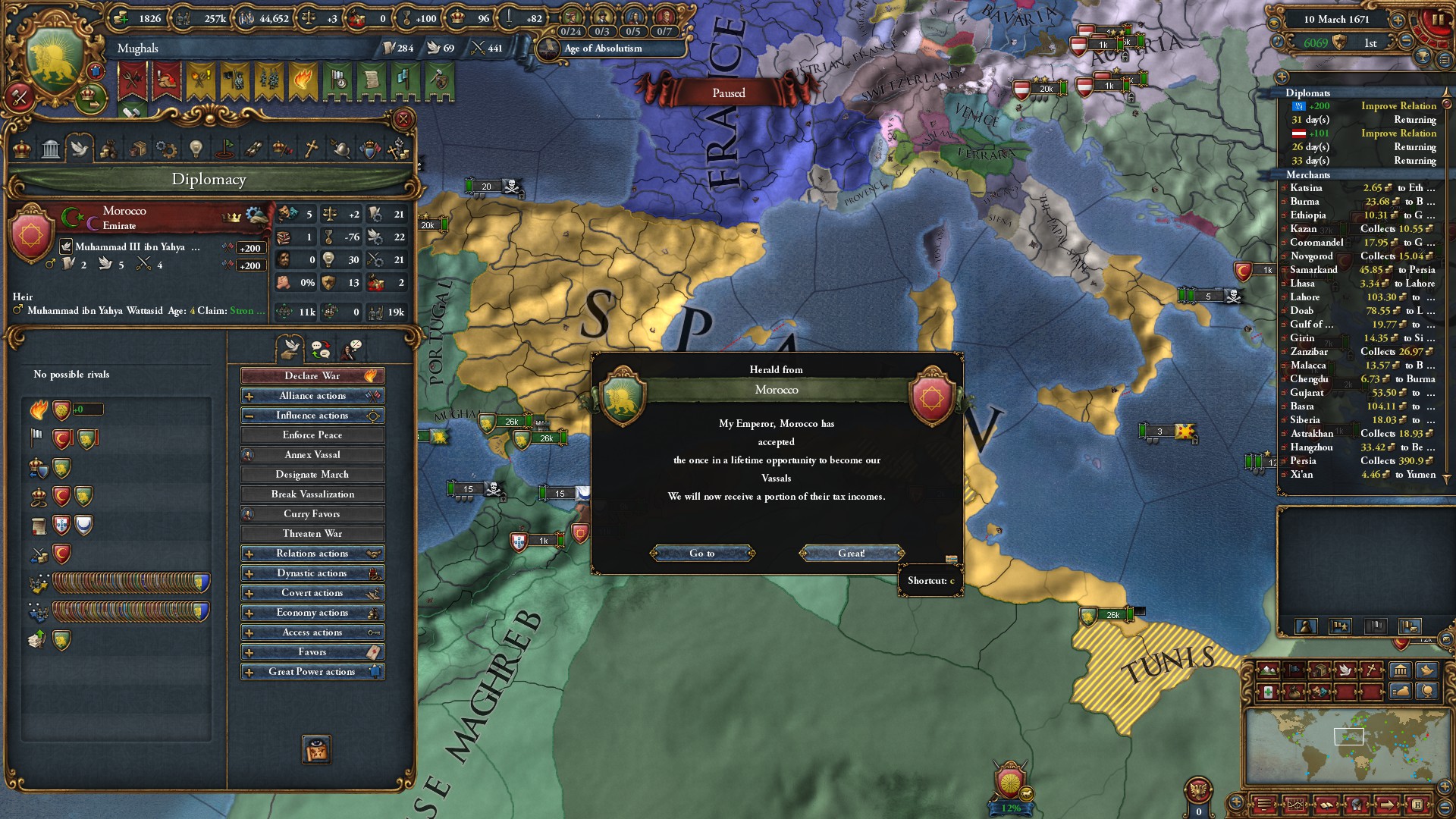Choose Enforce Peace action

coord(312,435)
